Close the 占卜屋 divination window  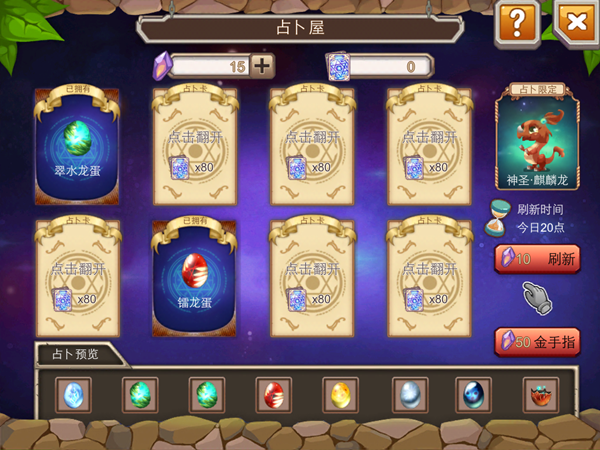[x=574, y=22]
